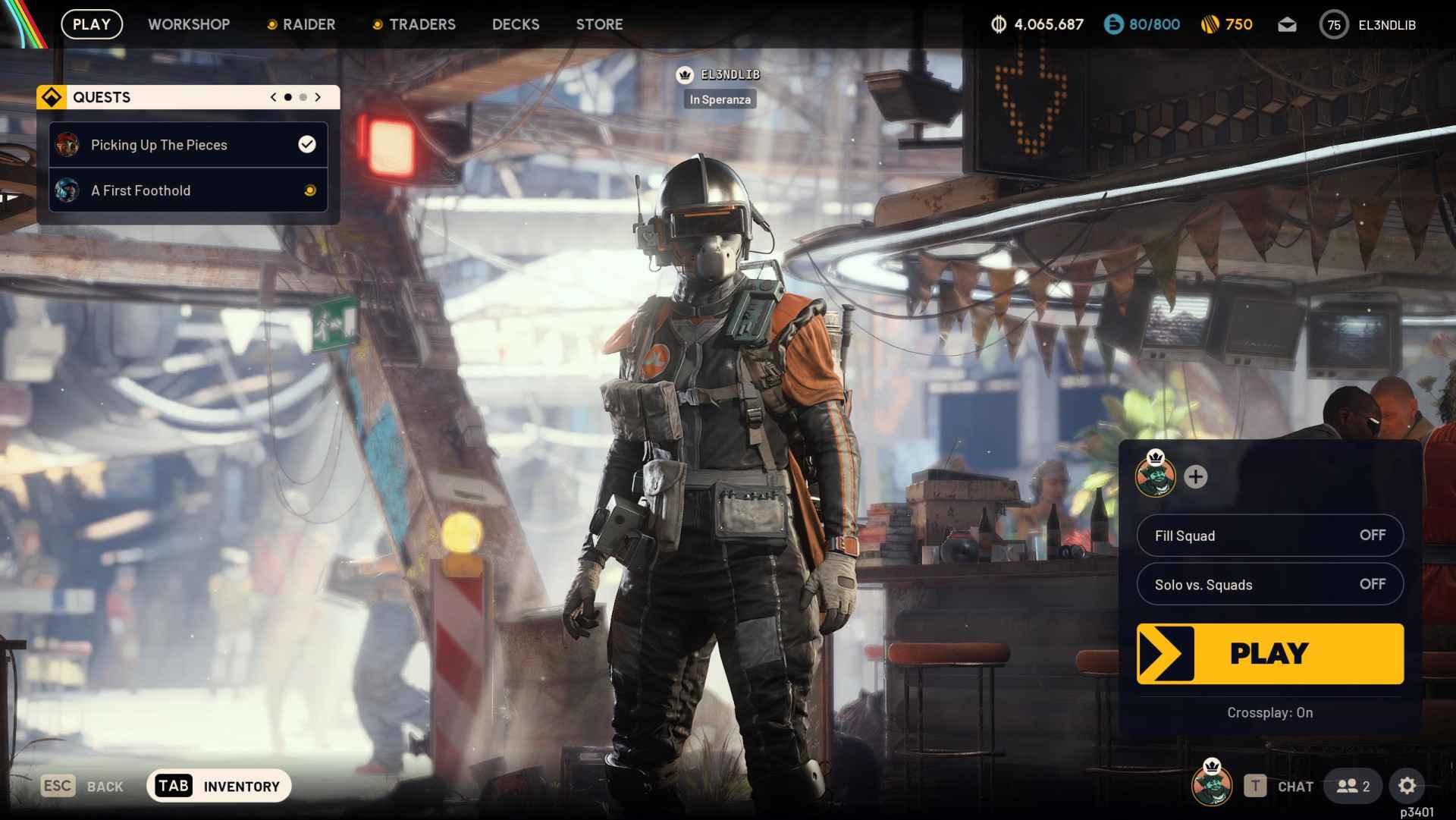Toggle the Crossplay: On setting

point(1269,712)
